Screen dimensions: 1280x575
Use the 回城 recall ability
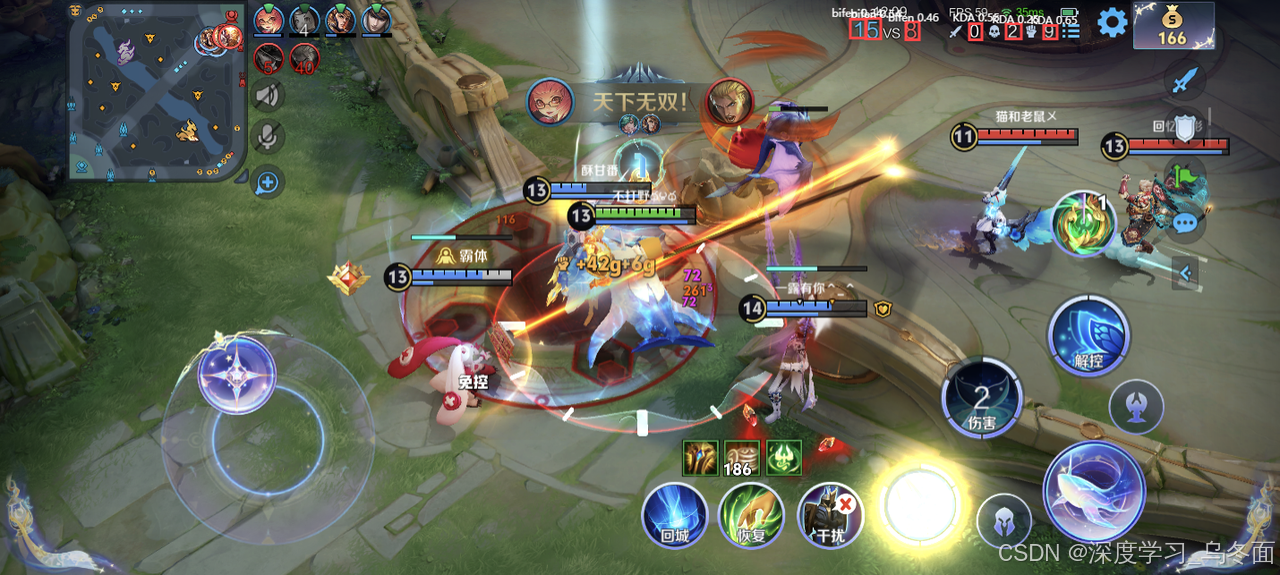coord(675,515)
